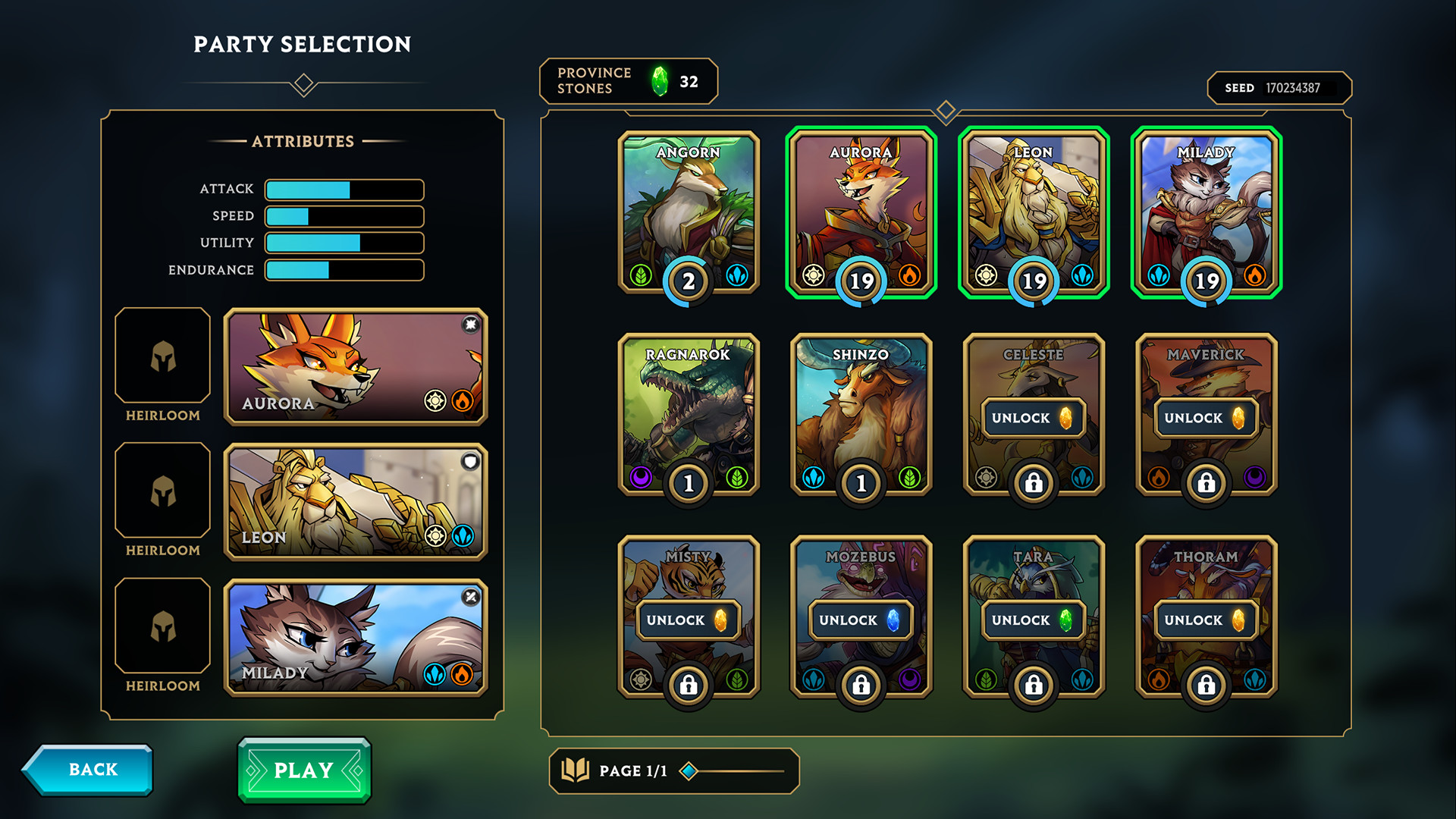
Task: Unlock the hero Tara
Action: coord(1032,620)
